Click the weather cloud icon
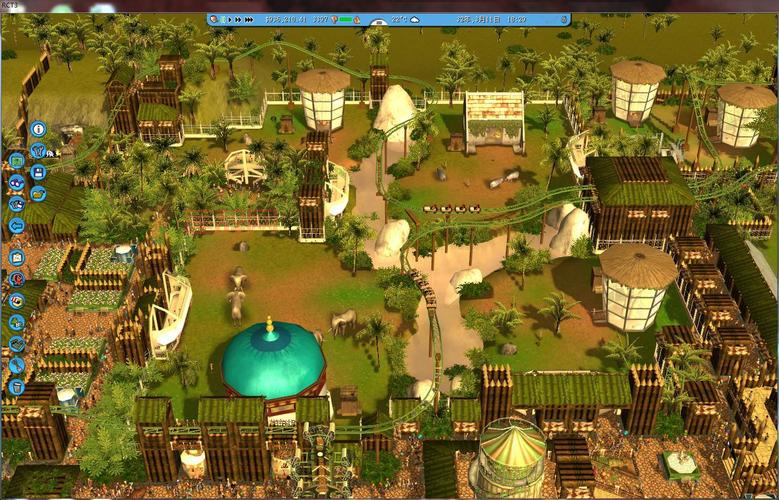Image resolution: width=779 pixels, height=500 pixels. (x=415, y=19)
